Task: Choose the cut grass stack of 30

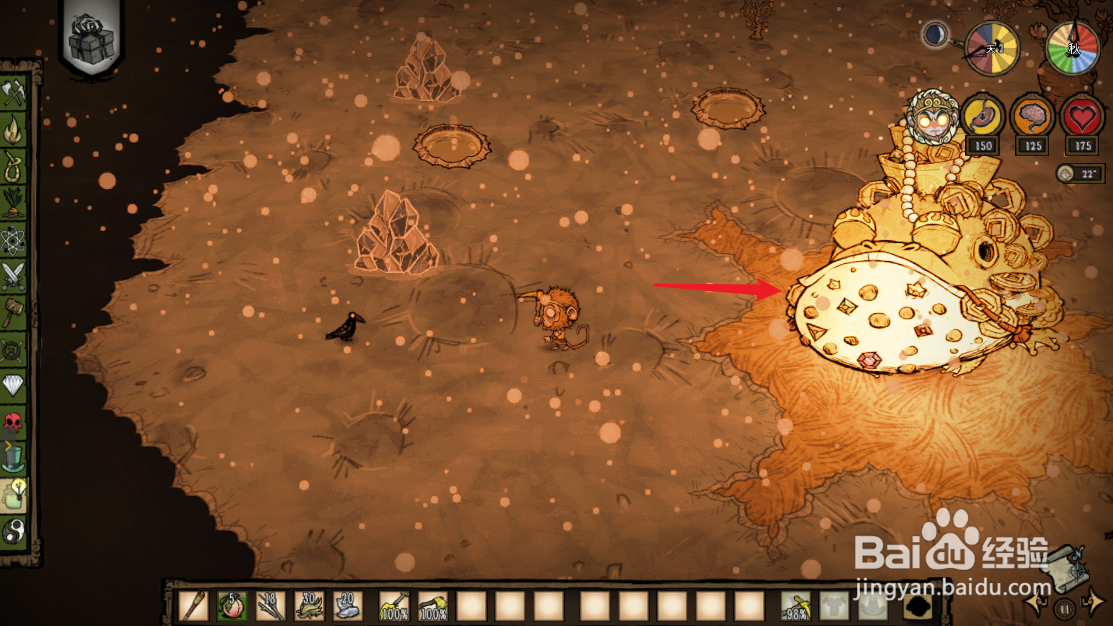Action: coord(310,606)
